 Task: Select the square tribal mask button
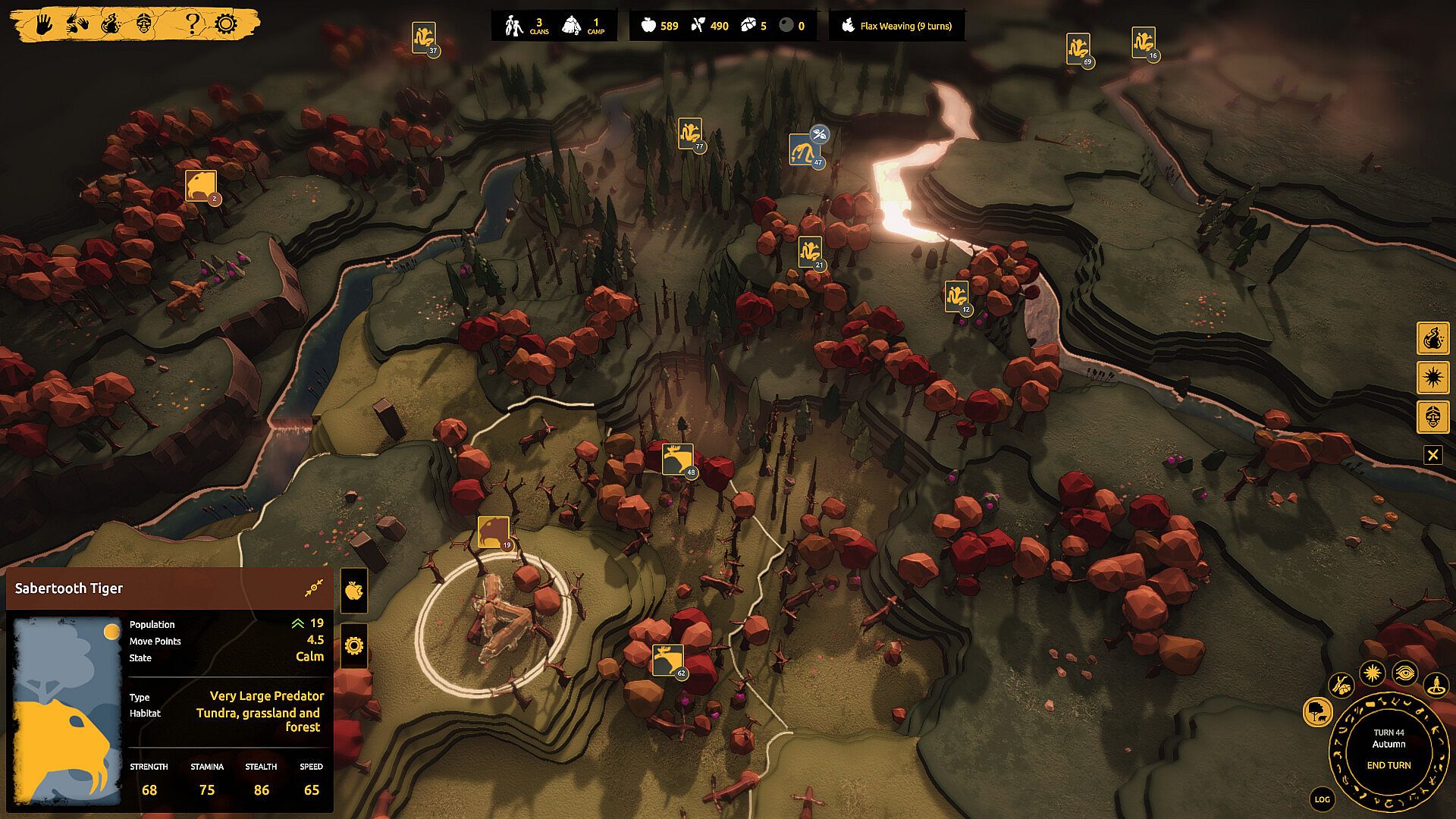pos(1432,417)
